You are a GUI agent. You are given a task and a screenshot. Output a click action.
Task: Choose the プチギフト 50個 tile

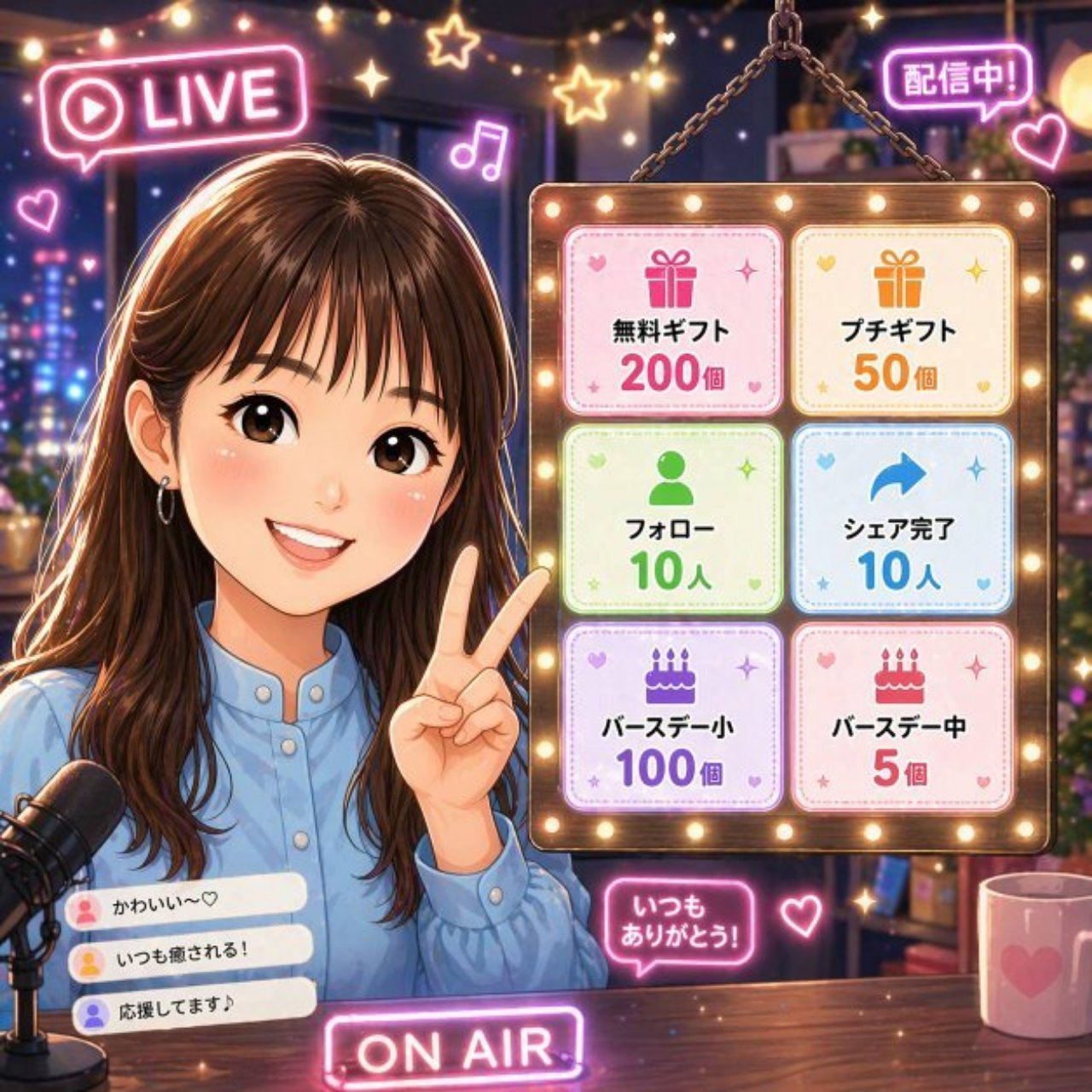coord(901,321)
